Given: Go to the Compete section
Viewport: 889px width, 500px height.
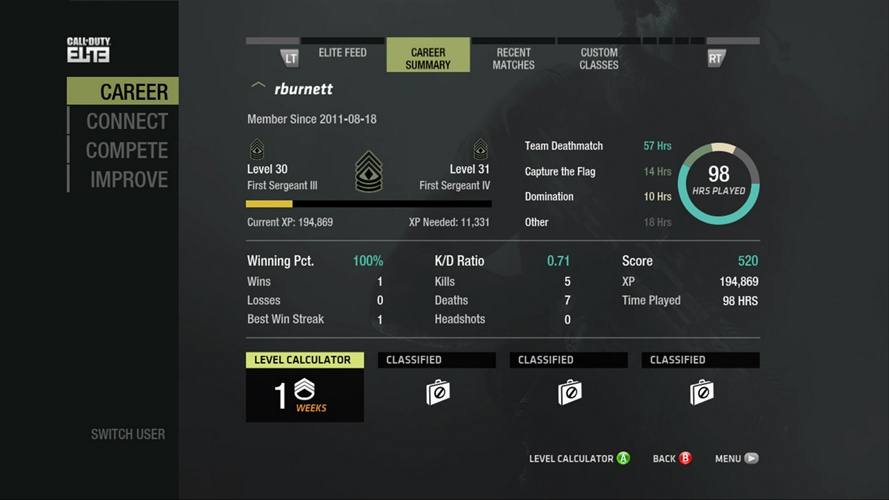Looking at the screenshot, I should pos(127,151).
